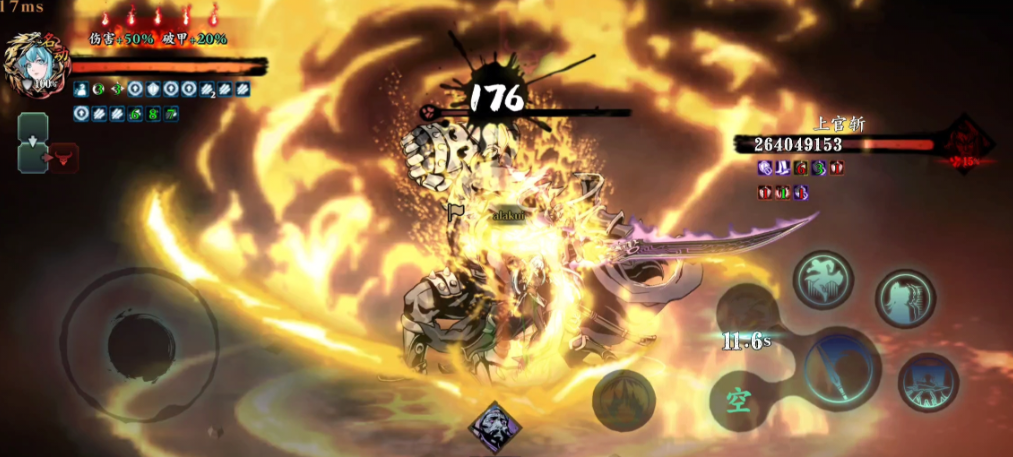Move using the virtual joystick pad

point(141,344)
